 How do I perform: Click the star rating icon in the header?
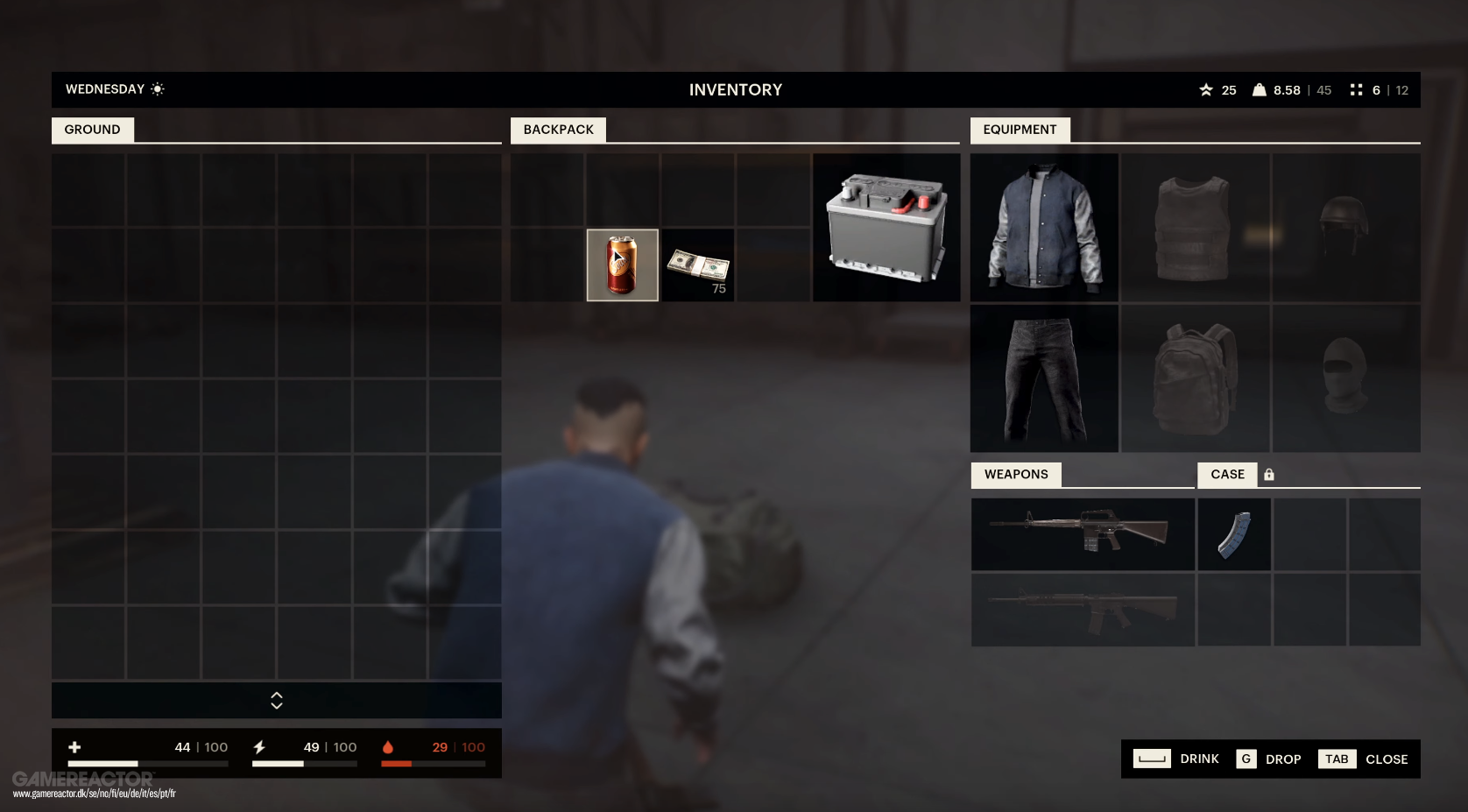coord(1206,89)
